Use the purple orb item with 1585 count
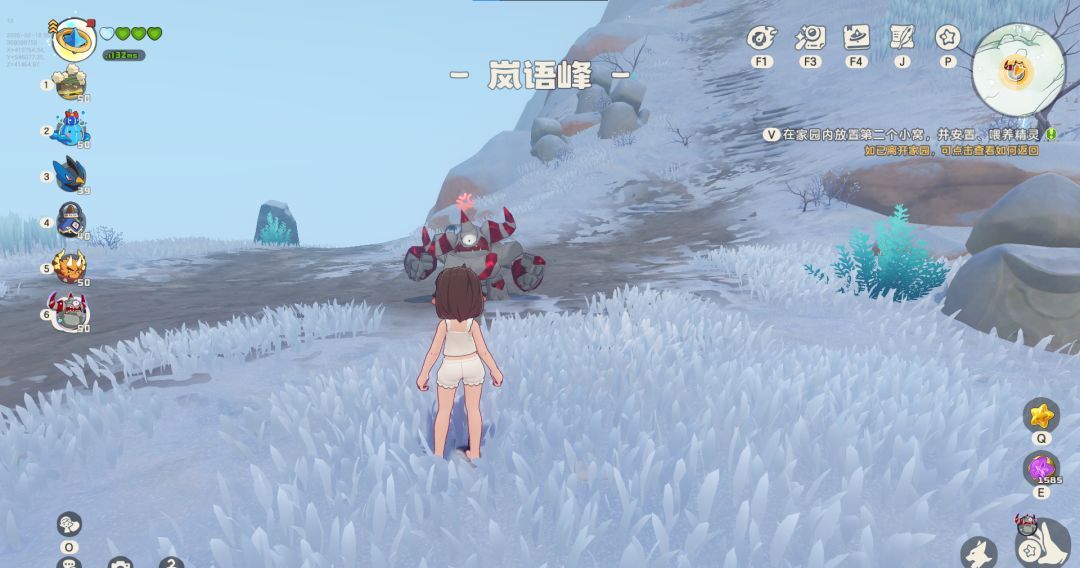 click(1042, 469)
